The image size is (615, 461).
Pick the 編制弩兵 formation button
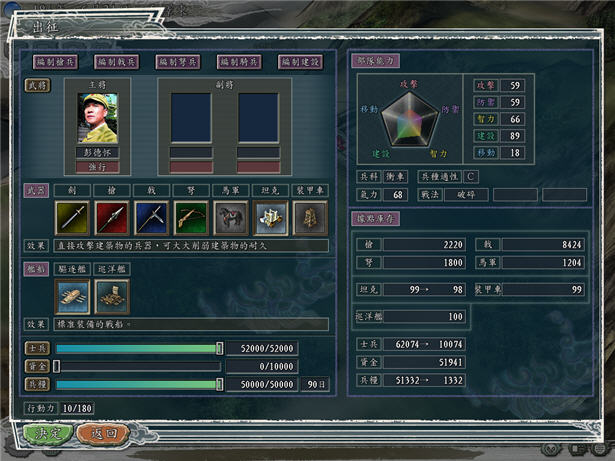[x=178, y=62]
